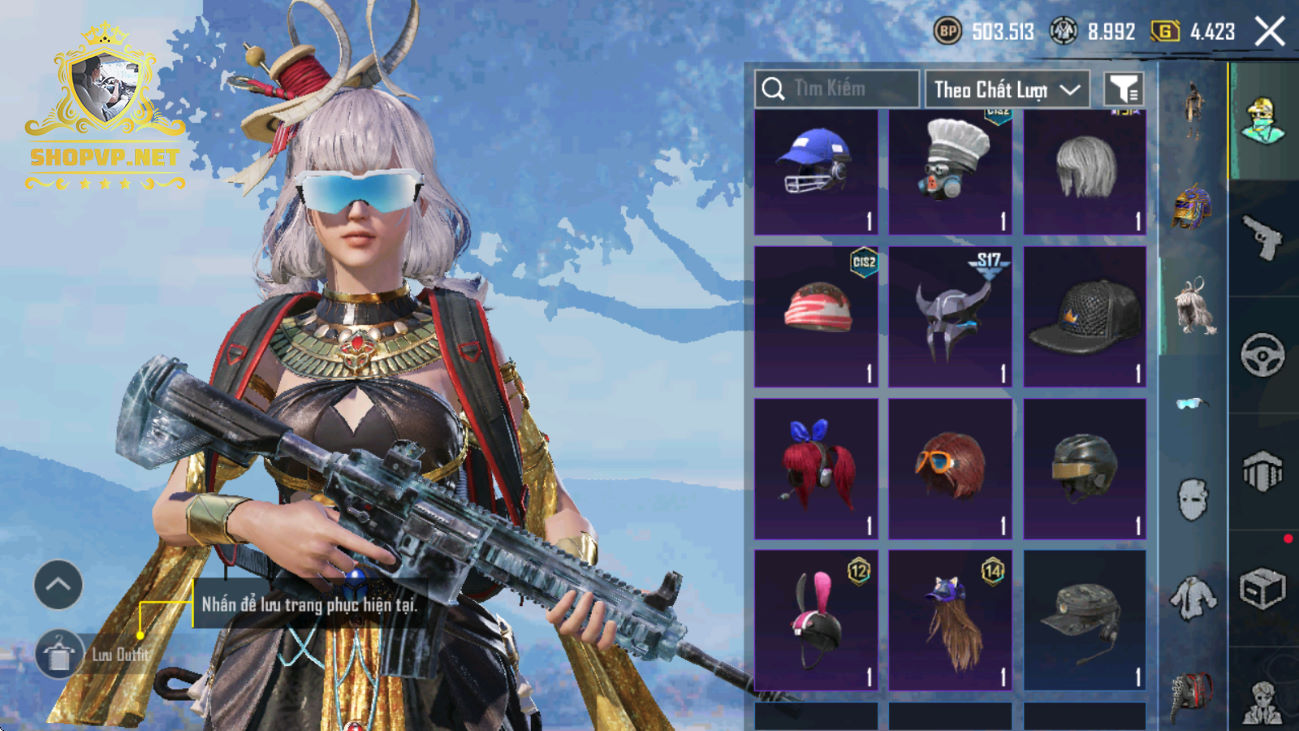This screenshot has height=731, width=1299.
Task: Close the inventory with the X button
Action: (1270, 32)
